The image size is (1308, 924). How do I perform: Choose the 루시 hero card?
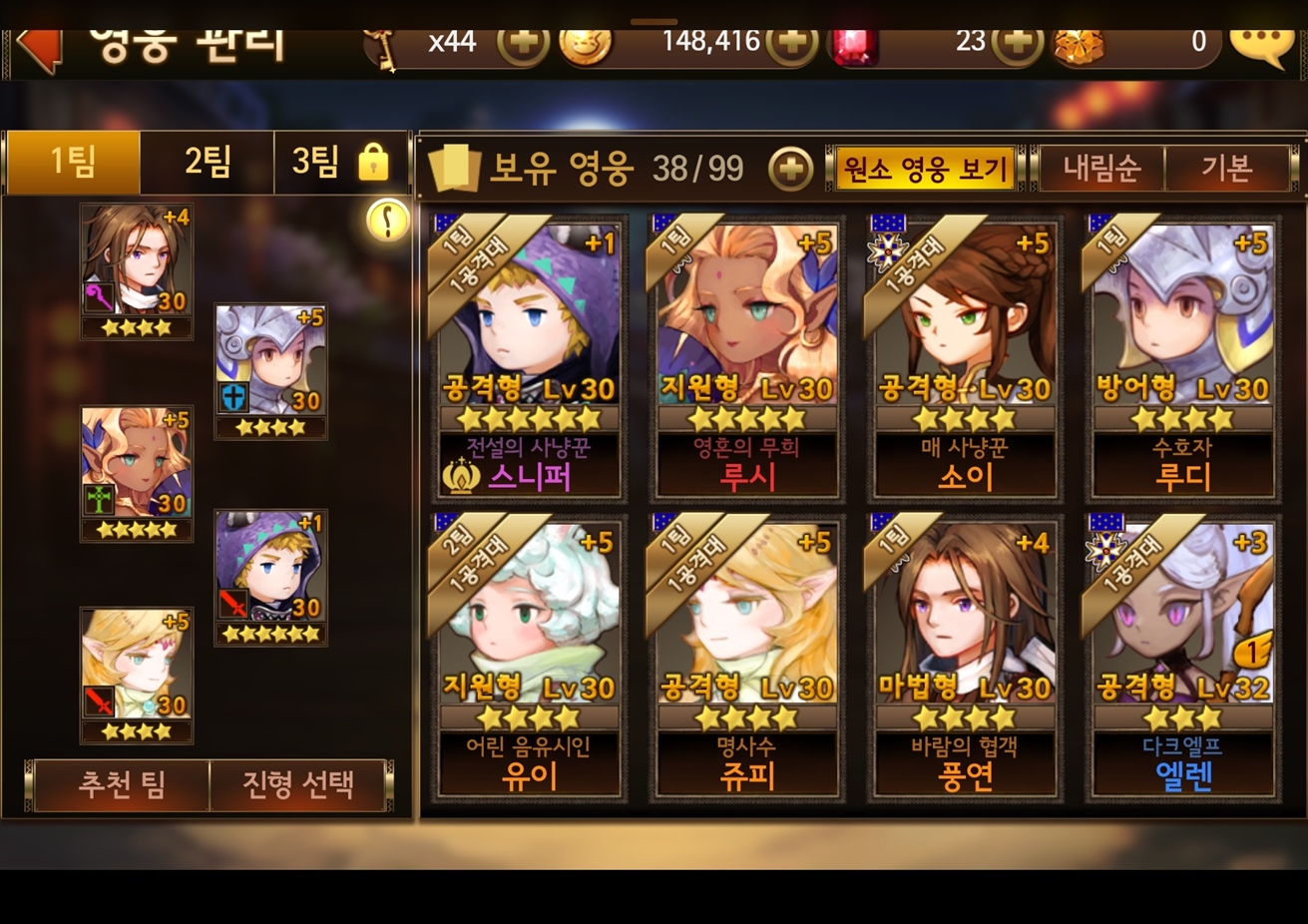click(x=746, y=357)
